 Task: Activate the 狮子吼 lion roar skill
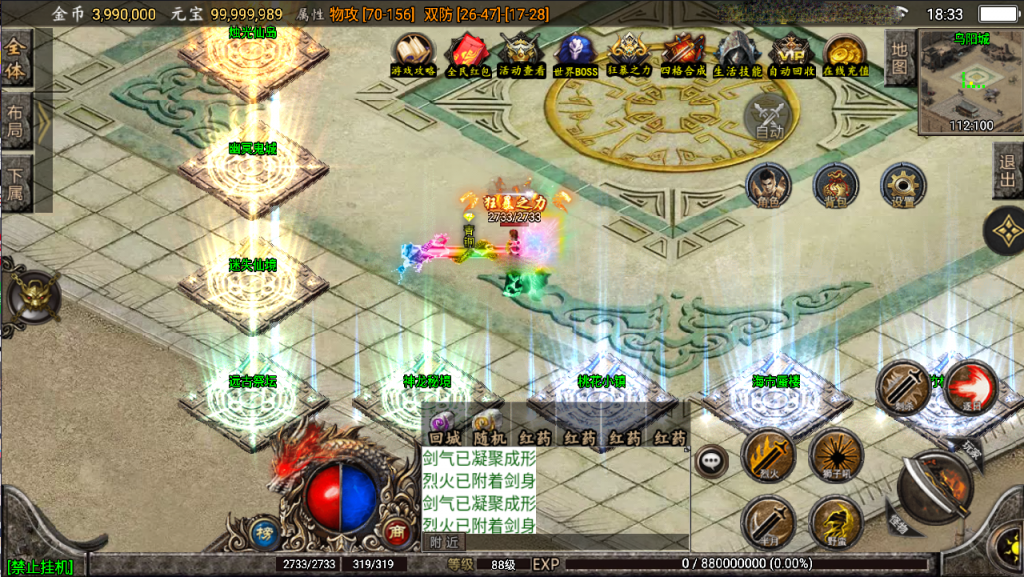[836, 456]
